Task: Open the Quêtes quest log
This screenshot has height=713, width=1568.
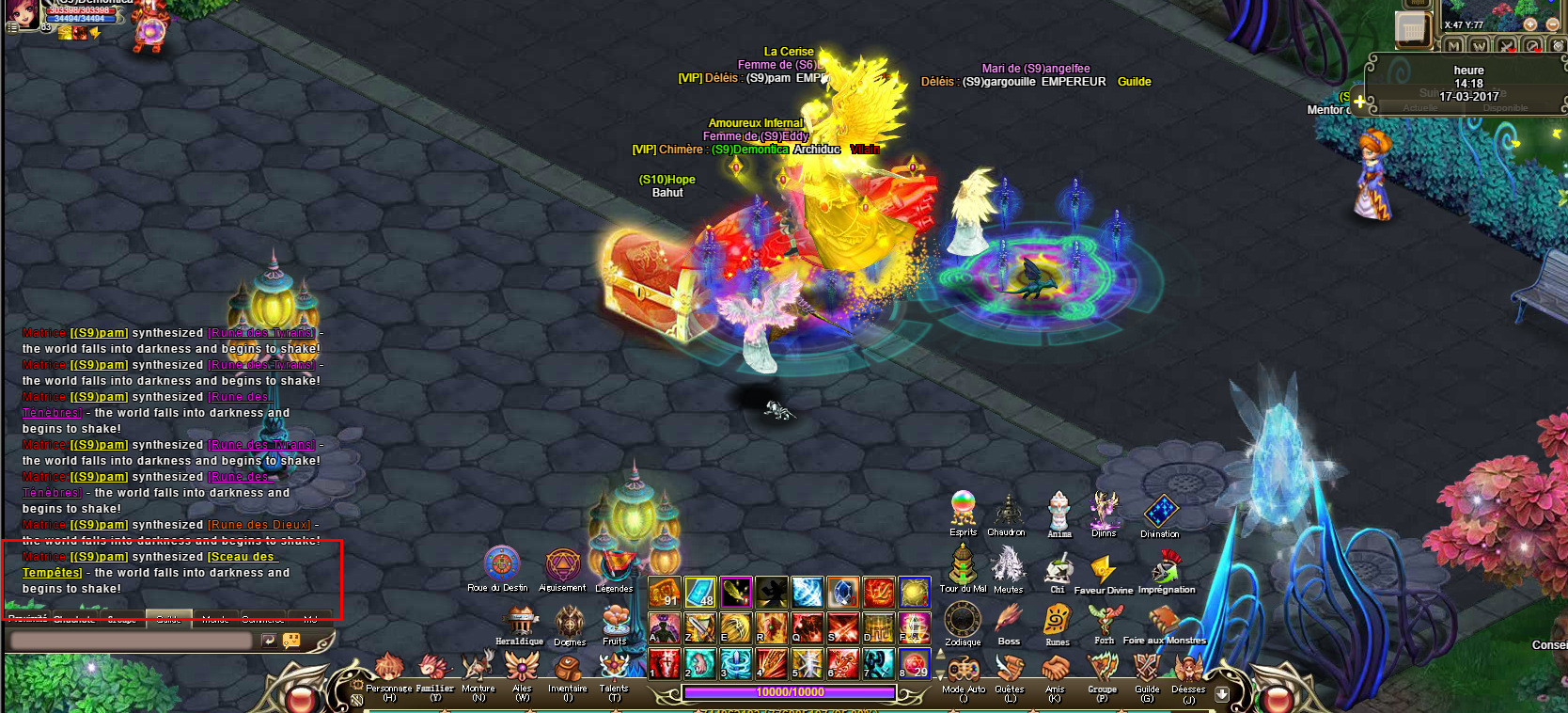Action: pyautogui.click(x=1010, y=670)
